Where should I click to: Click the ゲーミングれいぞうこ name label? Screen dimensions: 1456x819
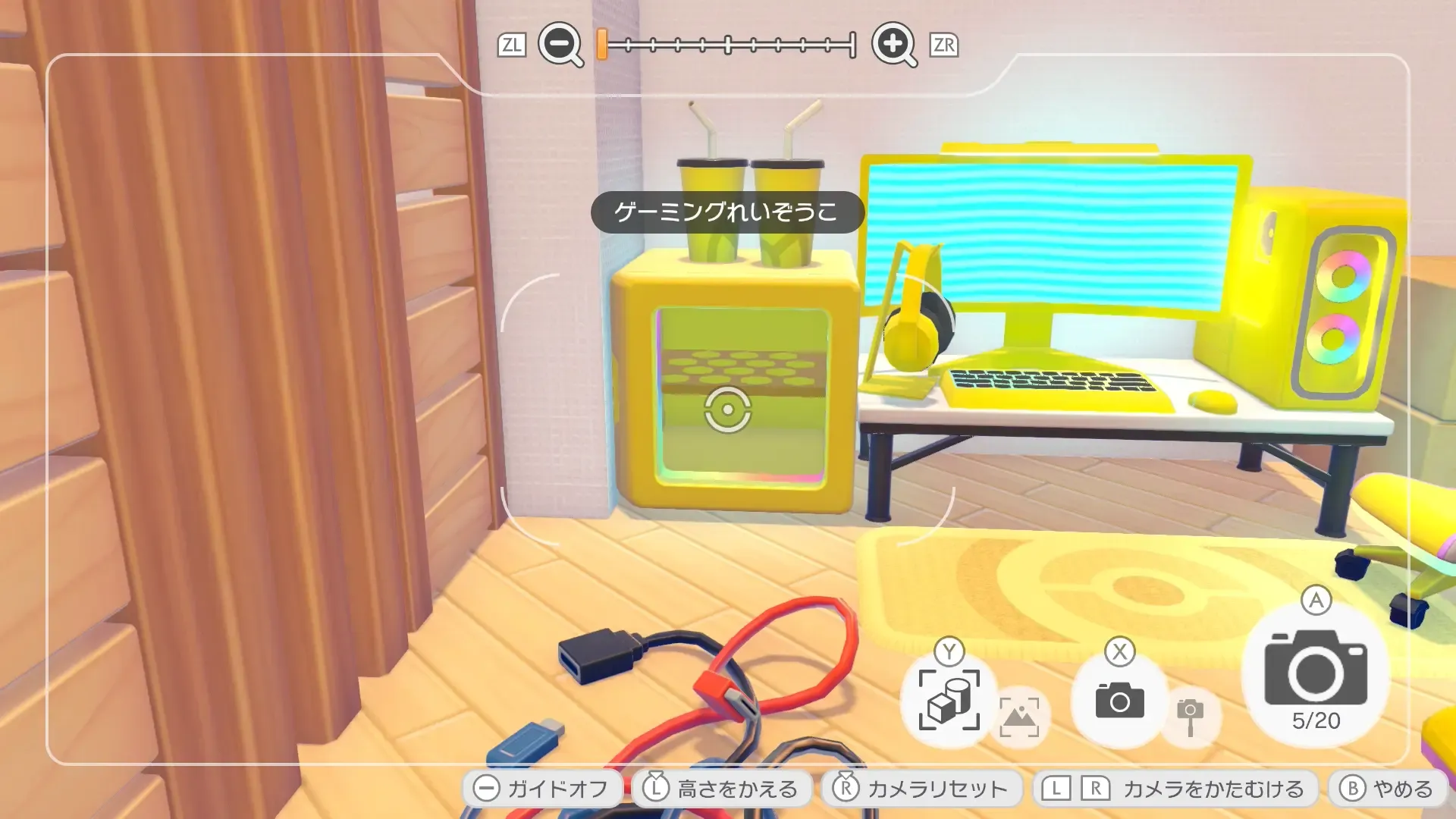click(726, 212)
